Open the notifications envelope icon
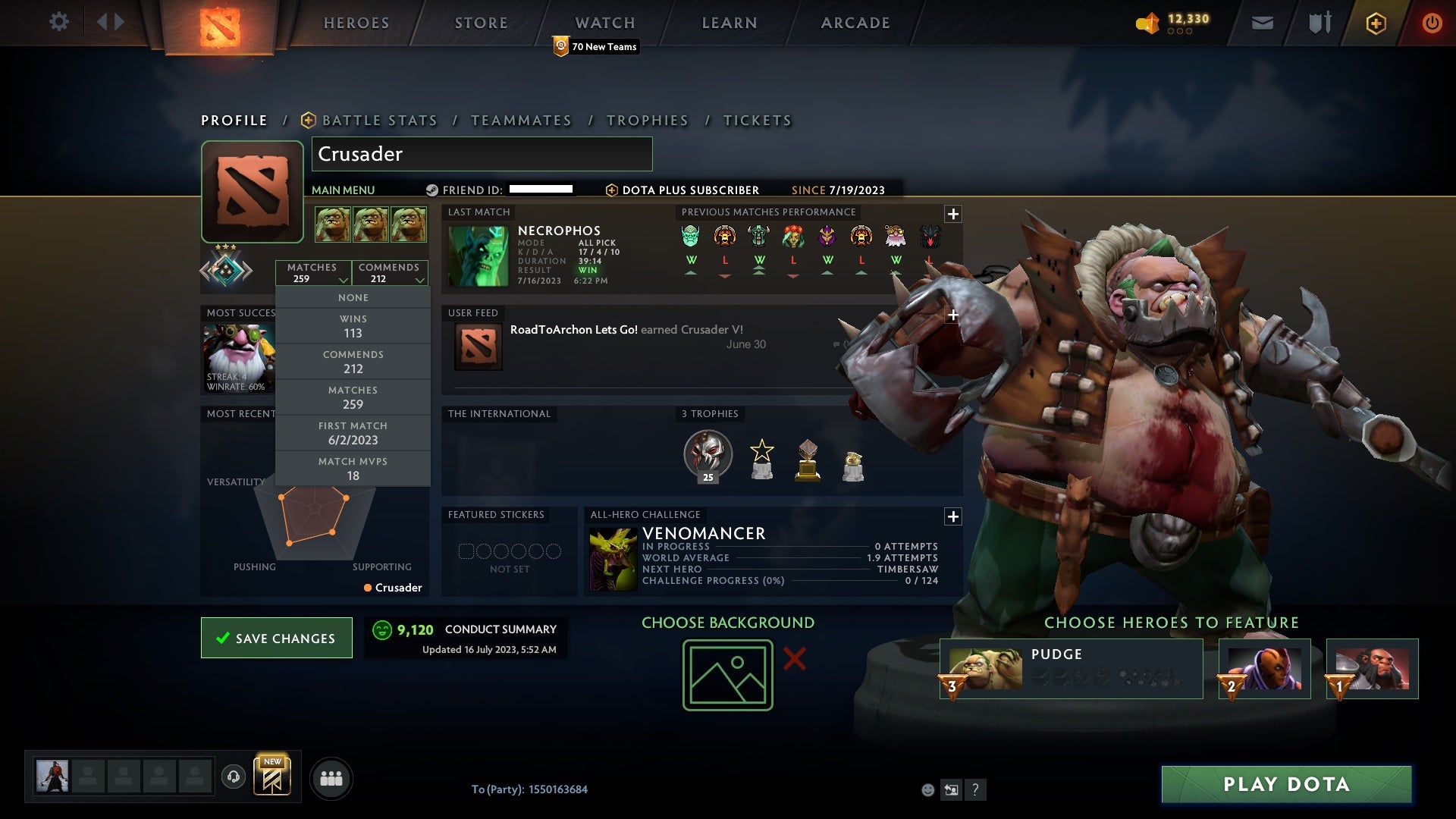 pyautogui.click(x=1263, y=22)
